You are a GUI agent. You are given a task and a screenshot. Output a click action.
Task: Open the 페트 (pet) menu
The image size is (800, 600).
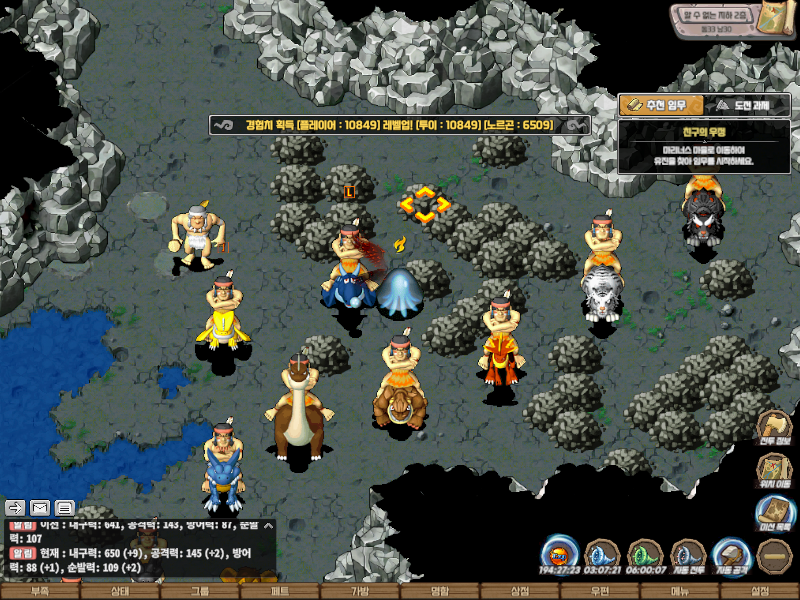click(280, 591)
